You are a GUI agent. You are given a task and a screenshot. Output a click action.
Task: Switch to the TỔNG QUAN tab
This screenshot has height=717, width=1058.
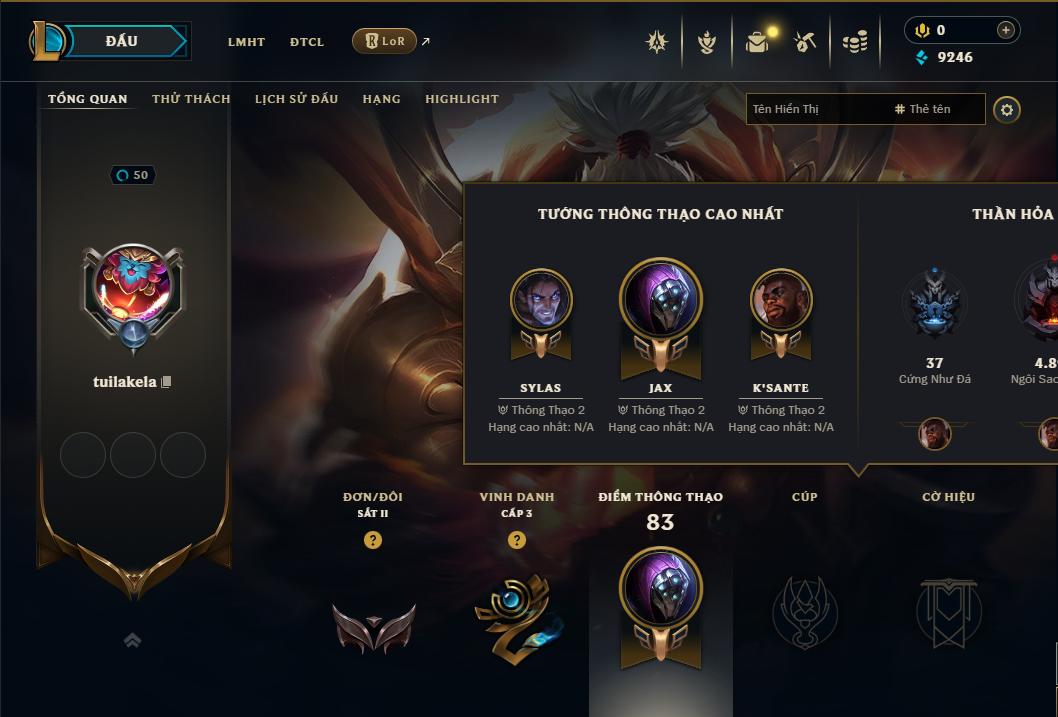pos(88,99)
